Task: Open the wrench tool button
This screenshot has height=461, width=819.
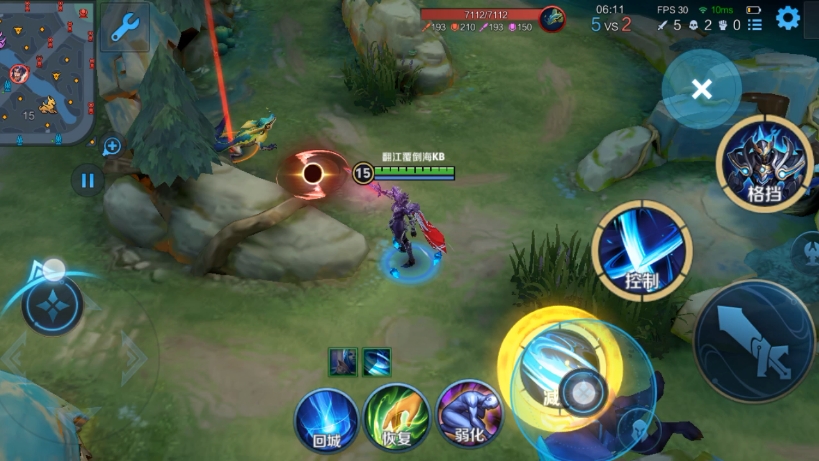Action: (125, 27)
